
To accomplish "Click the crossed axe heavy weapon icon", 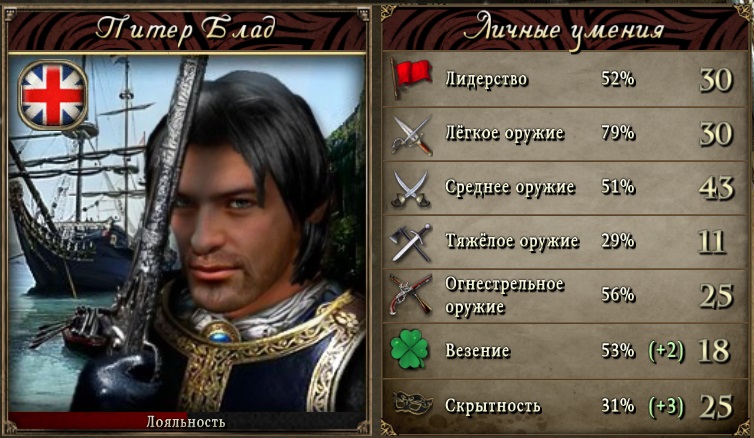I will (411, 241).
